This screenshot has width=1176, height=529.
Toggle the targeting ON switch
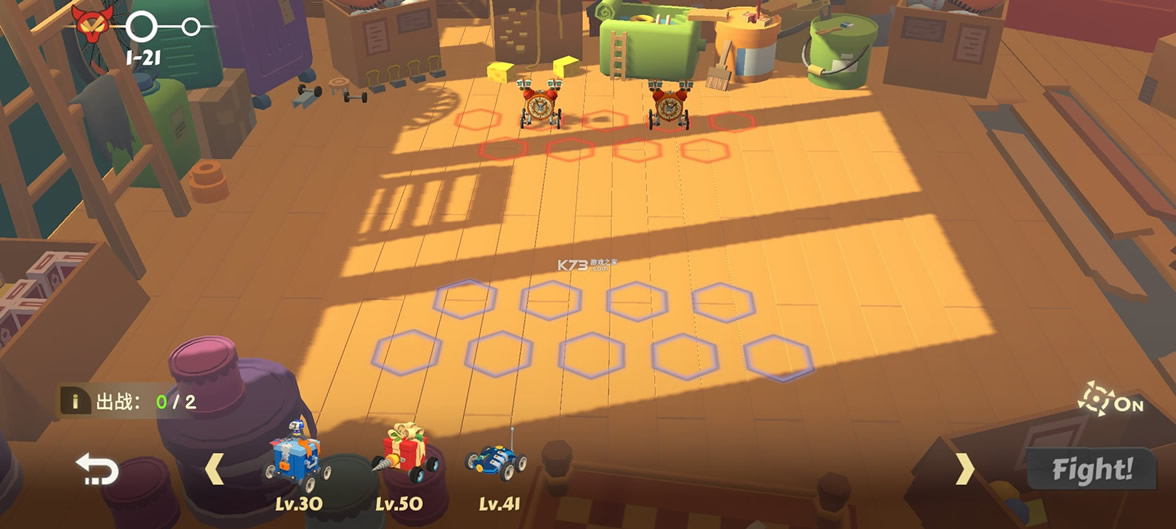tap(1110, 400)
